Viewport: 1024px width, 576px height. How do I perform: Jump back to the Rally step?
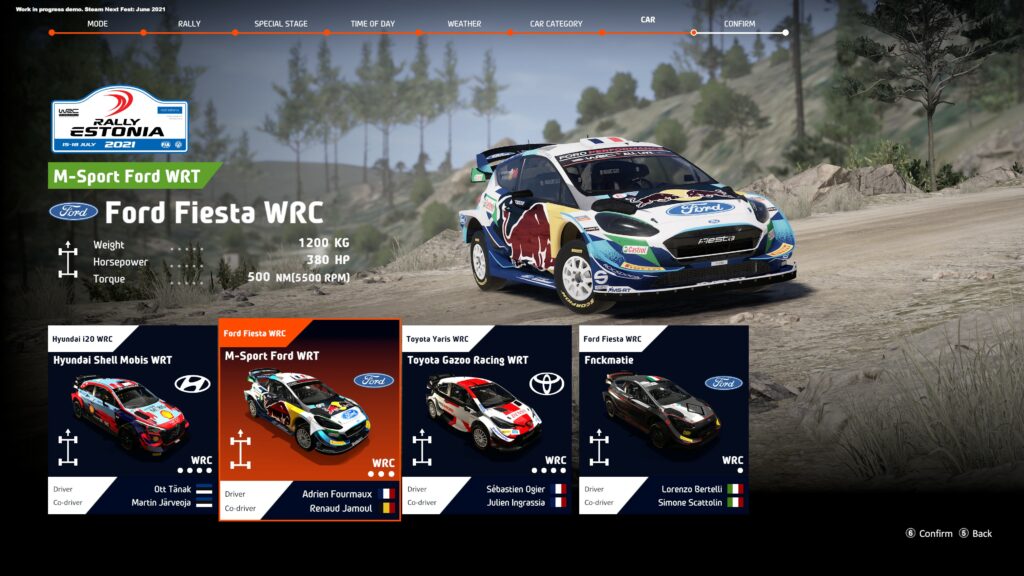point(189,24)
